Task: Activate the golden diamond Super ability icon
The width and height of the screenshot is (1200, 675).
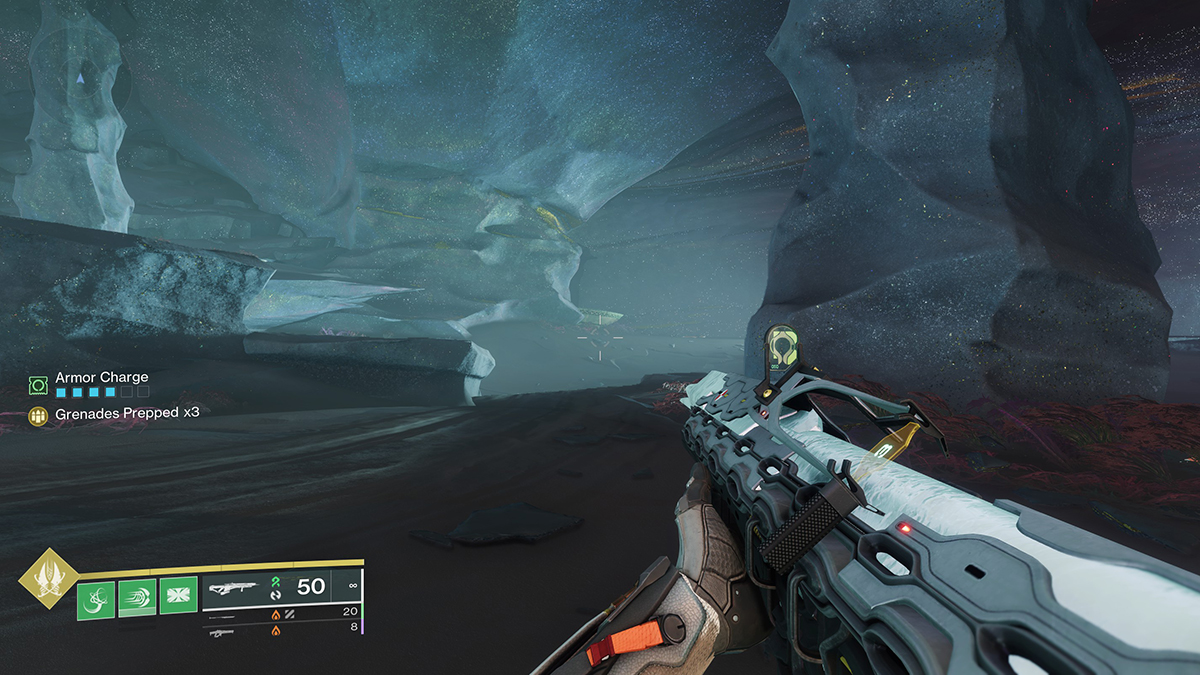Action: (x=47, y=579)
